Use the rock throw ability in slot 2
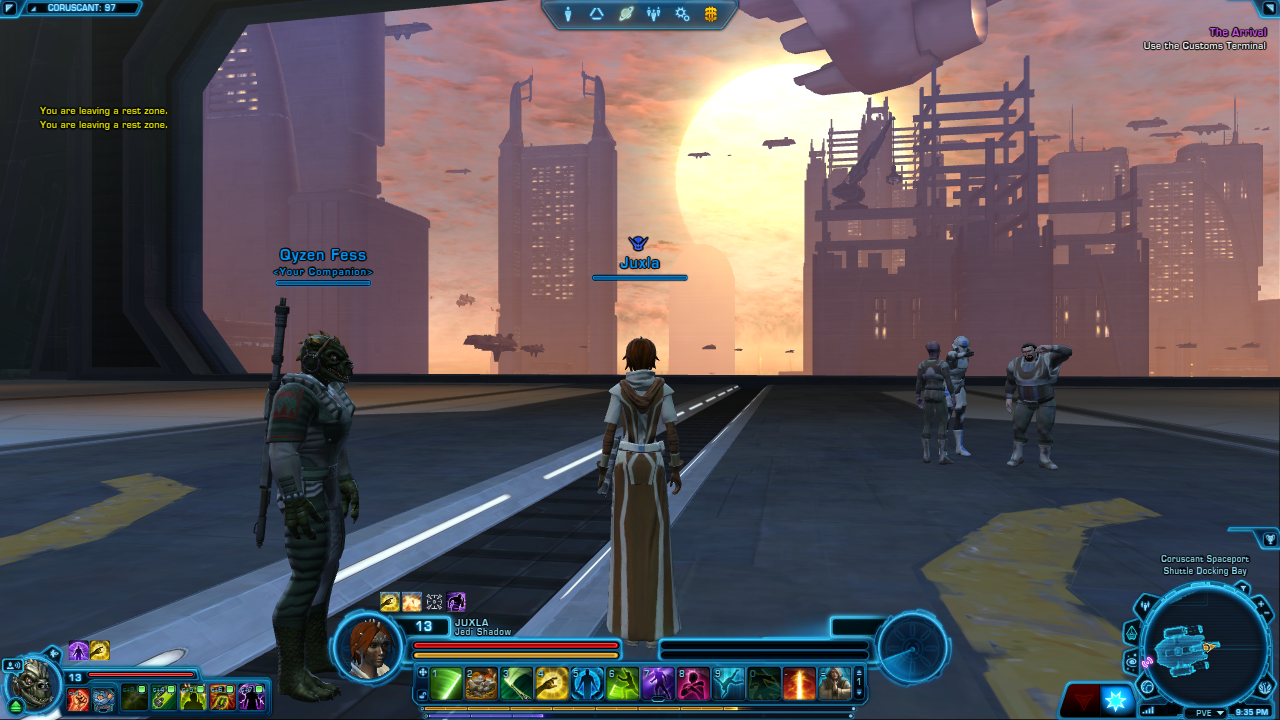This screenshot has height=720, width=1280. click(x=481, y=683)
